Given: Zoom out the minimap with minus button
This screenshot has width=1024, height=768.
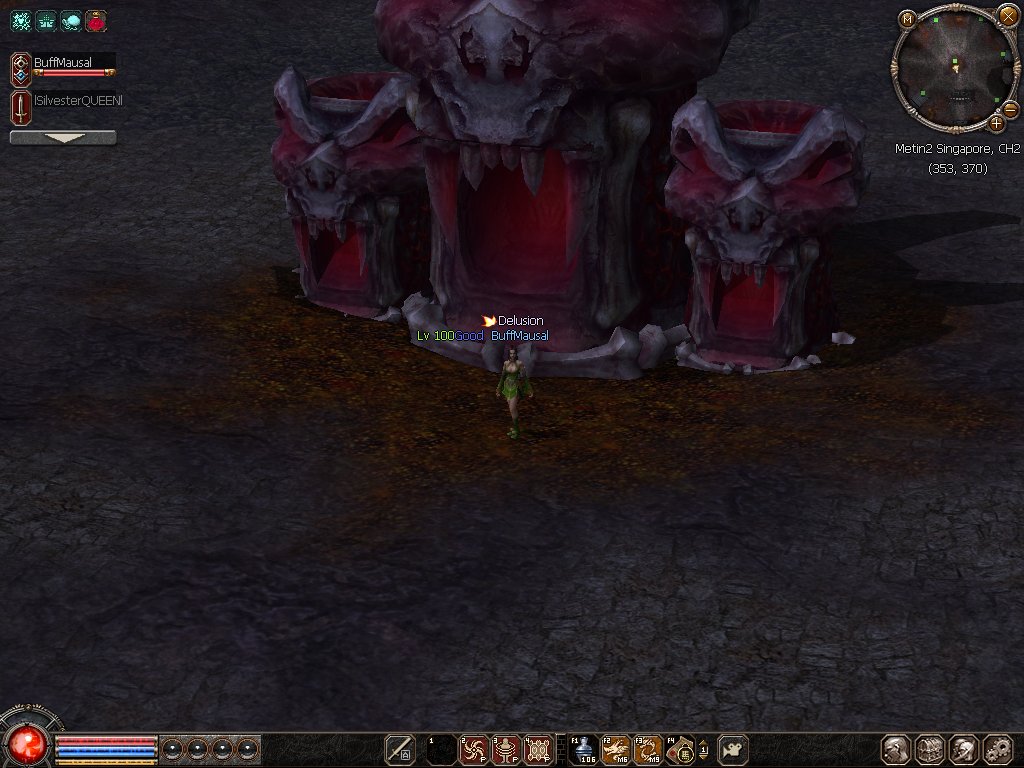Looking at the screenshot, I should tap(1010, 108).
